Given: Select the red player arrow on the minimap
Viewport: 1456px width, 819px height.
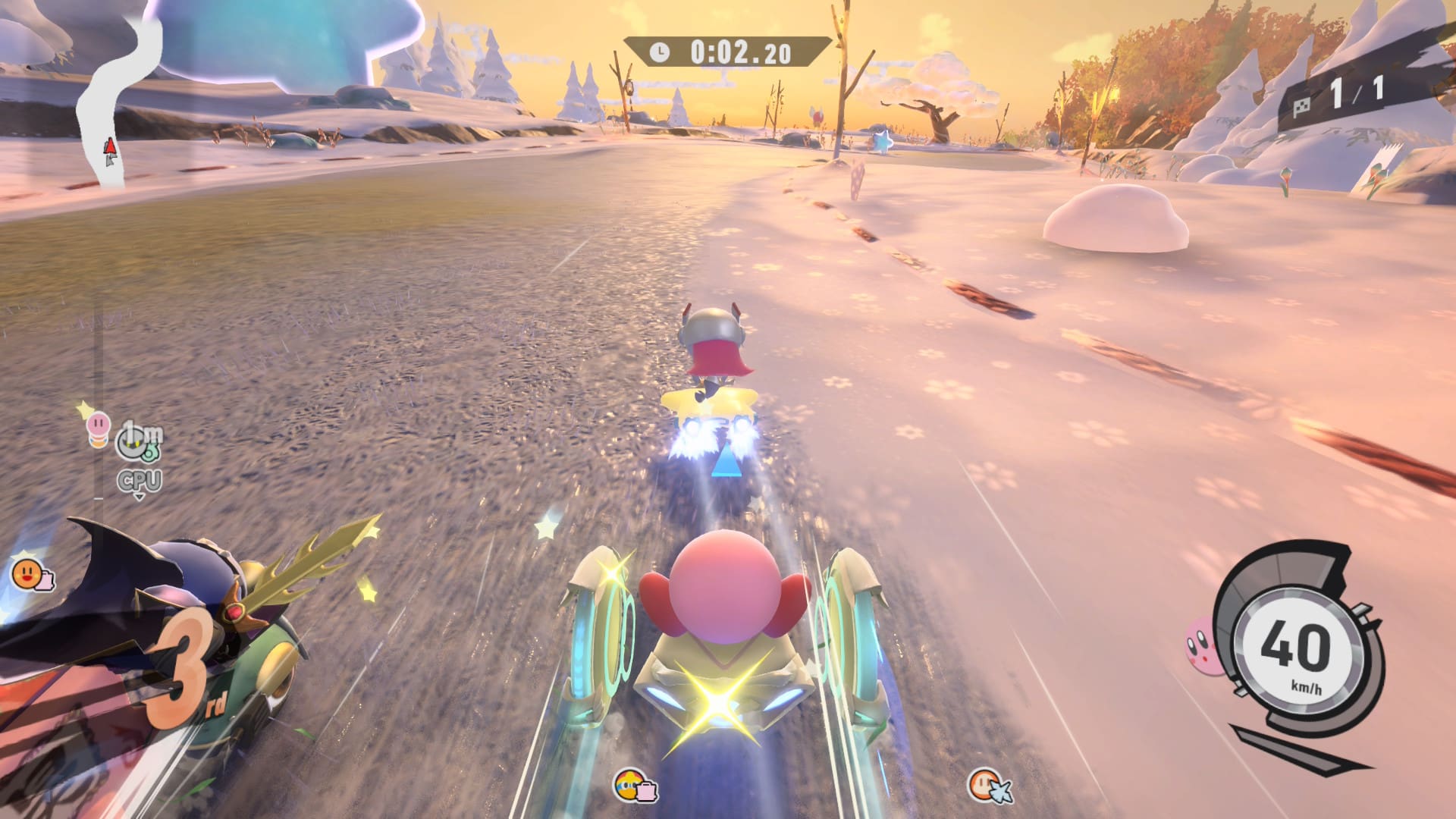Looking at the screenshot, I should 111,149.
